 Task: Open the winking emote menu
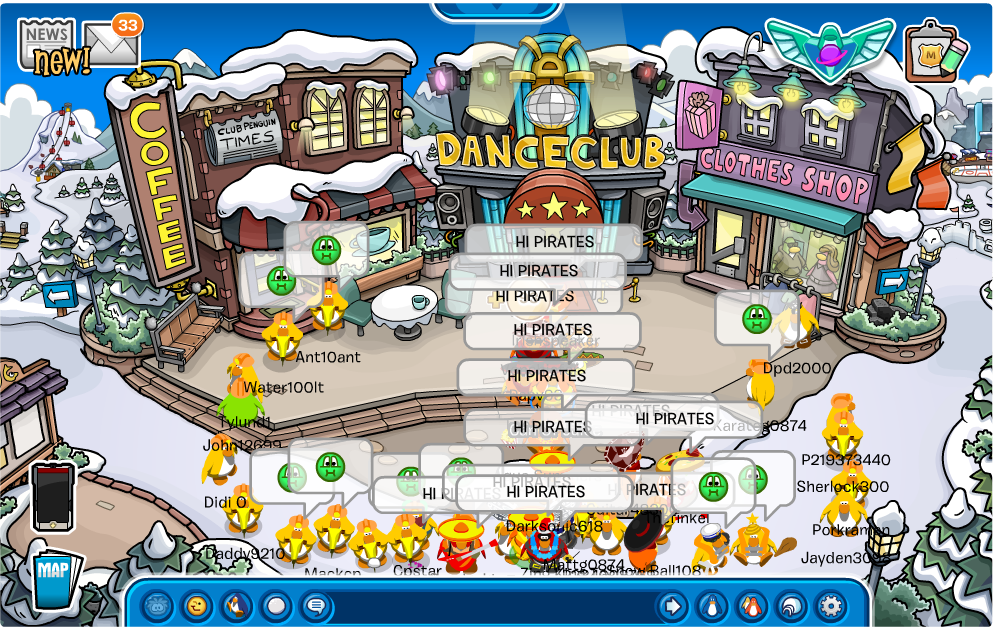[x=197, y=606]
